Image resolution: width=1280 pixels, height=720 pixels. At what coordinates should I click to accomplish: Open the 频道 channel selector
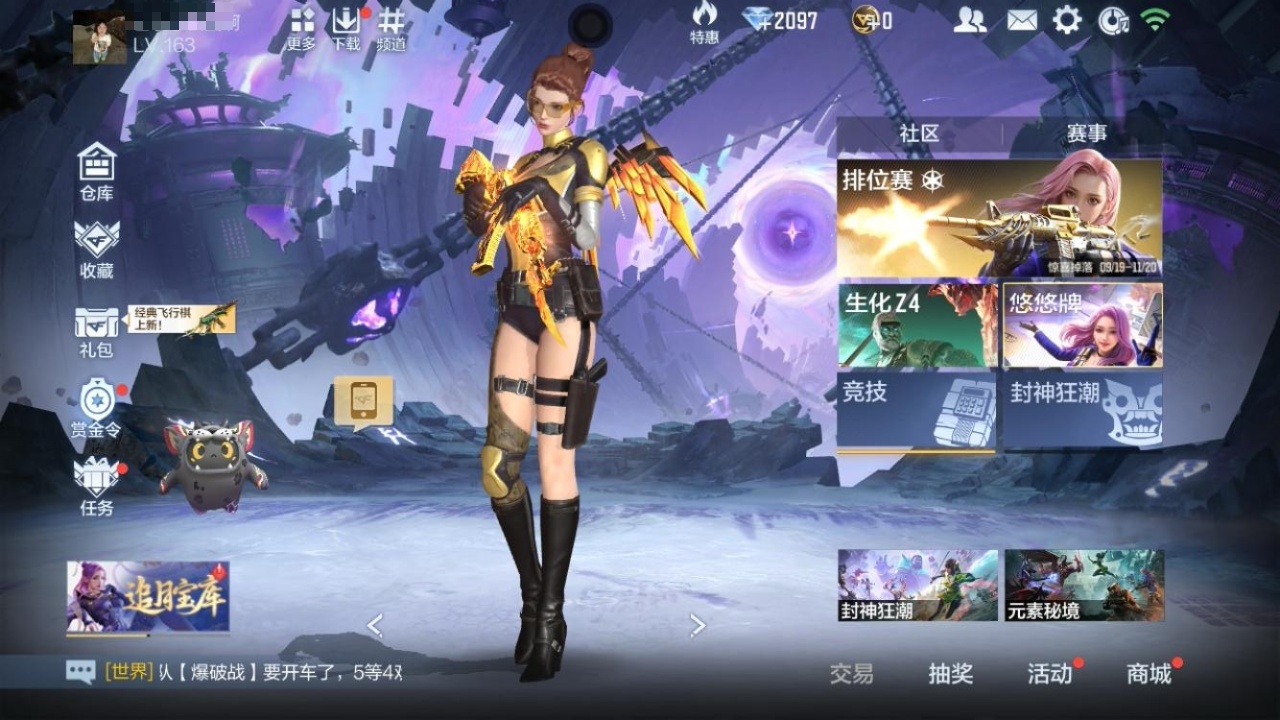point(391,28)
